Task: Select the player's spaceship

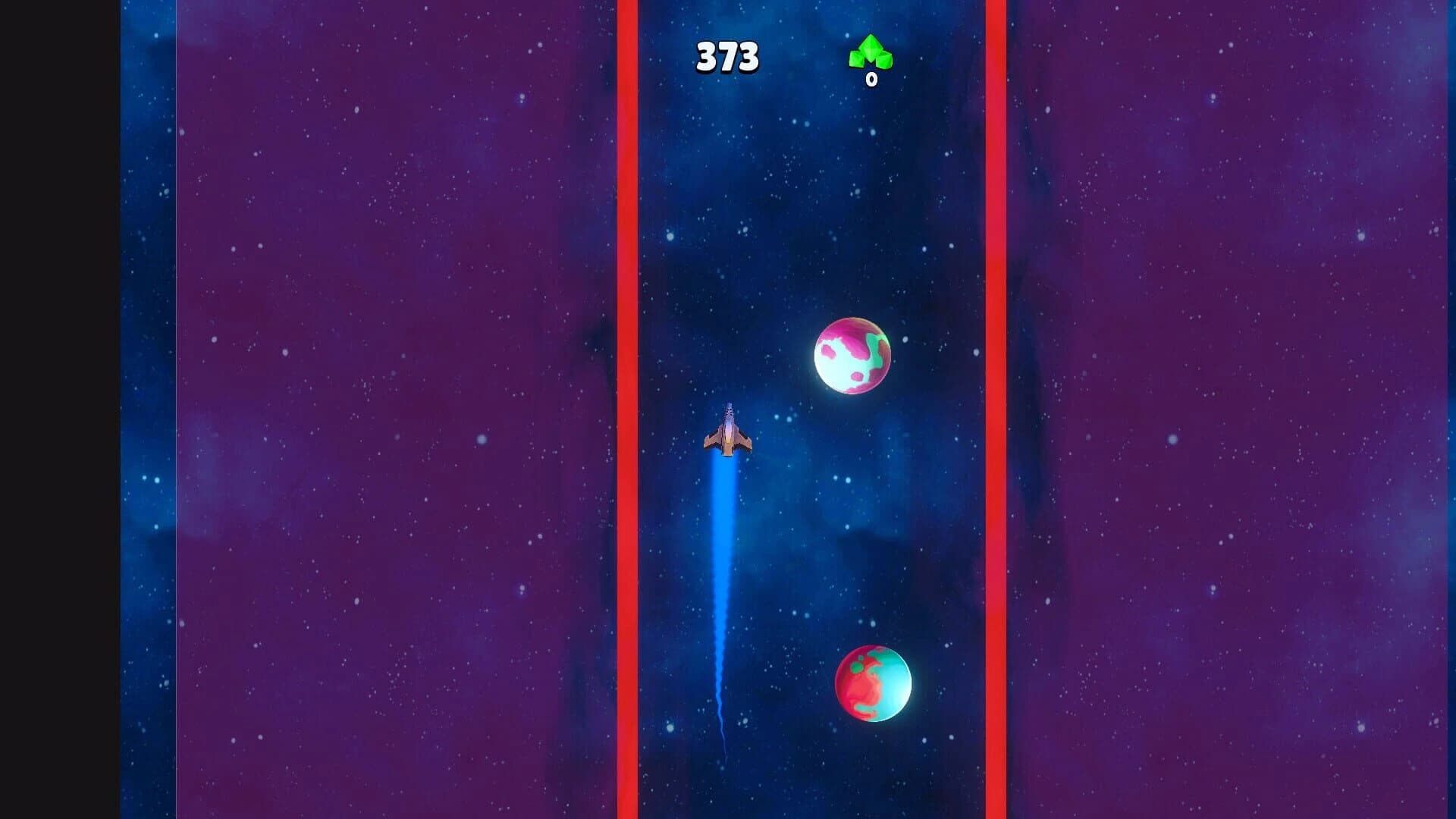Action: (730, 440)
